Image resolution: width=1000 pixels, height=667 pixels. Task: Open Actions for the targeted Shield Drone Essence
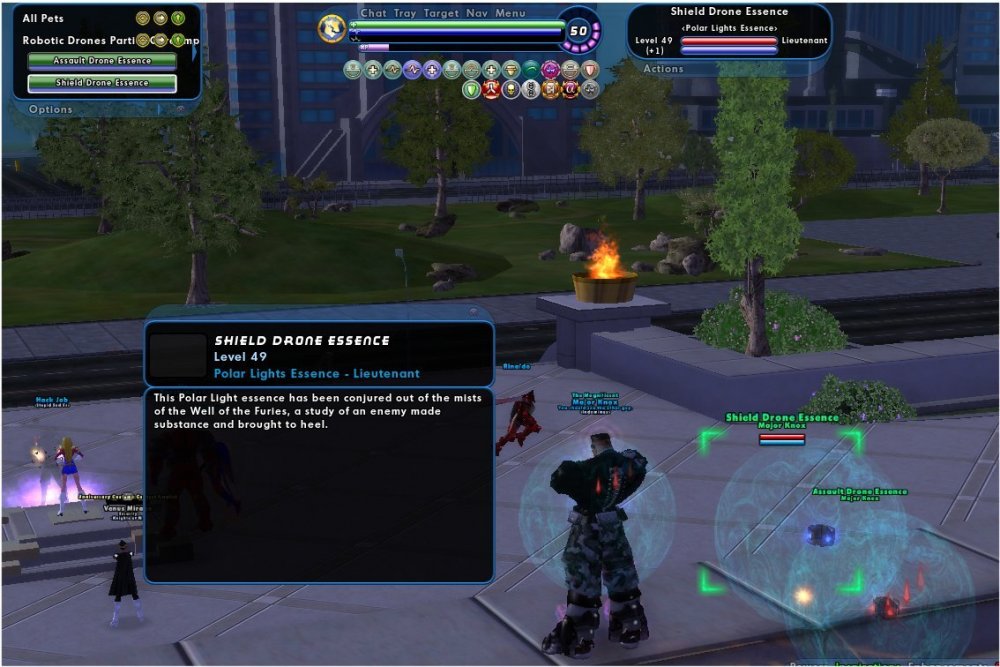663,69
